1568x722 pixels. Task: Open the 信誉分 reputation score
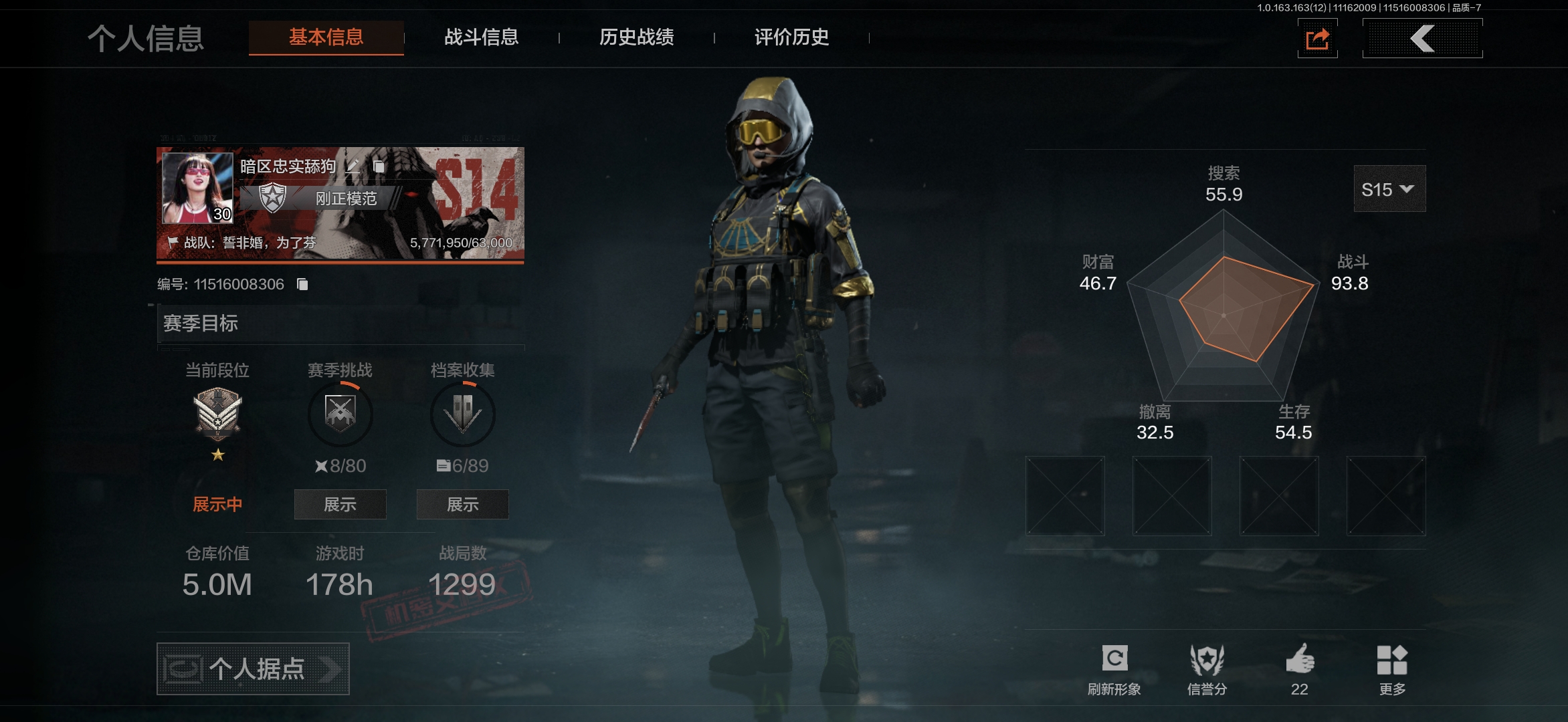tap(1207, 669)
